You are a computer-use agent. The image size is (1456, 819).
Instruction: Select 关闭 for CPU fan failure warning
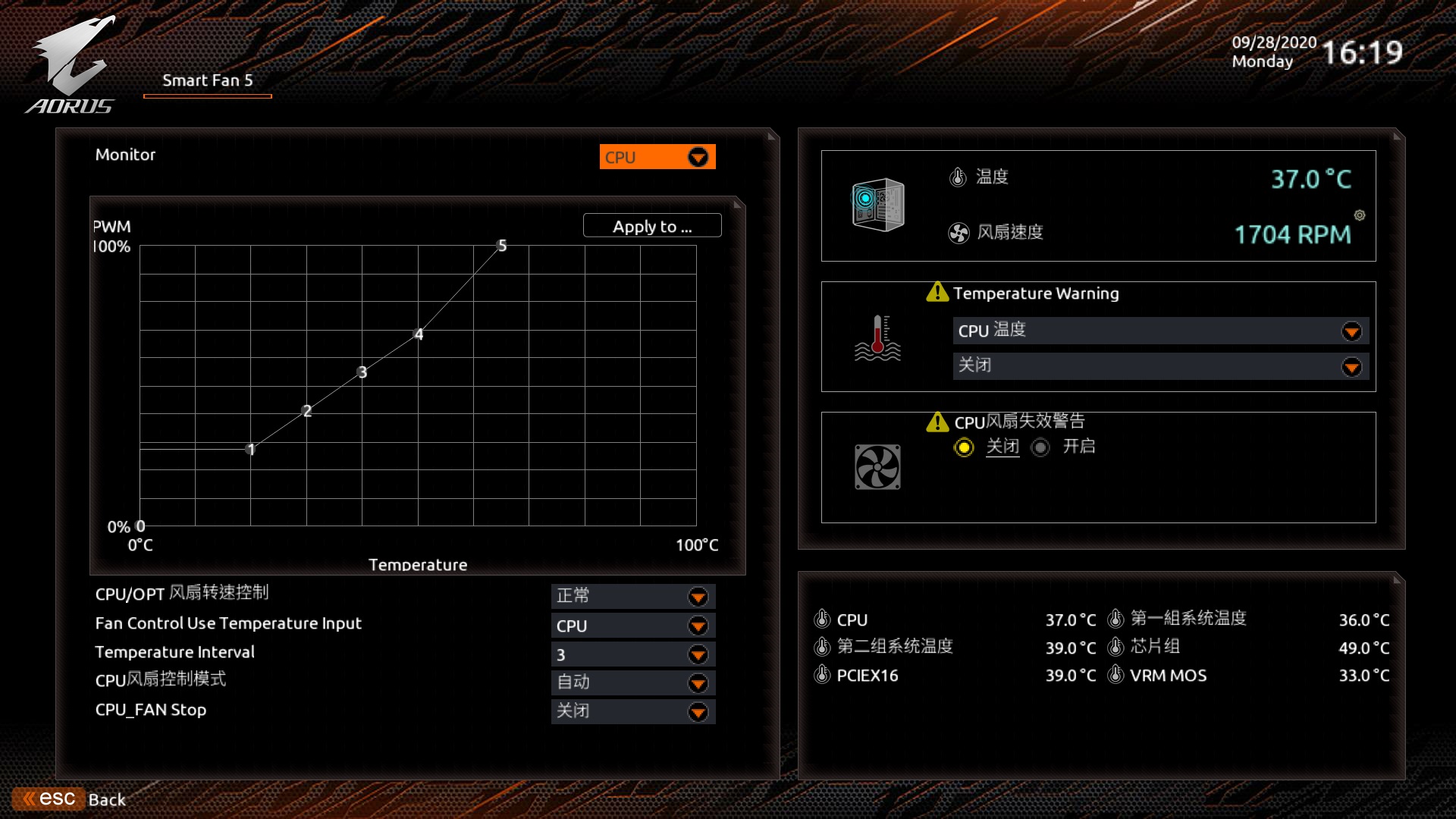(964, 447)
